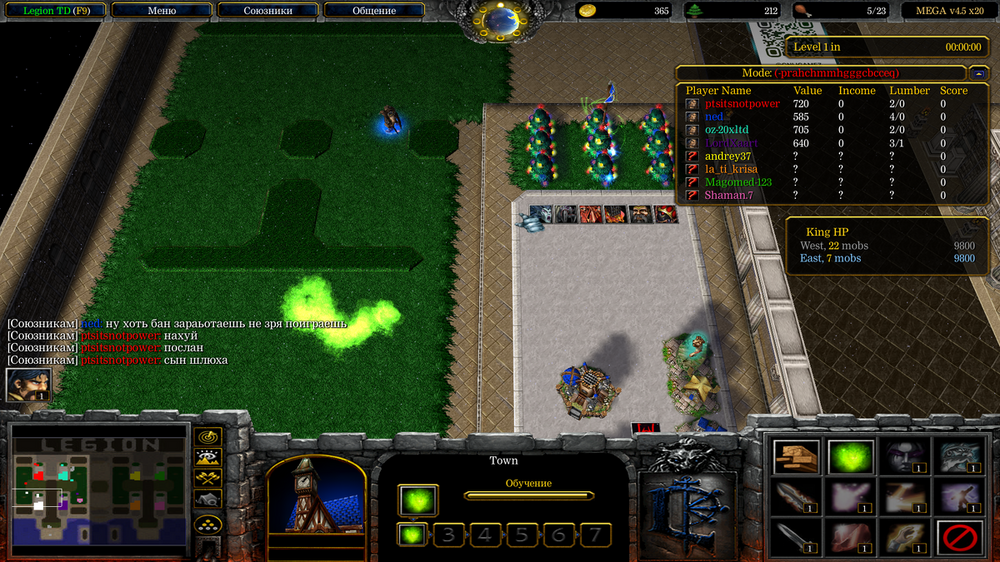Collapse the multiboard with the arrow button
This screenshot has height=562, width=1000.
pyautogui.click(x=978, y=73)
